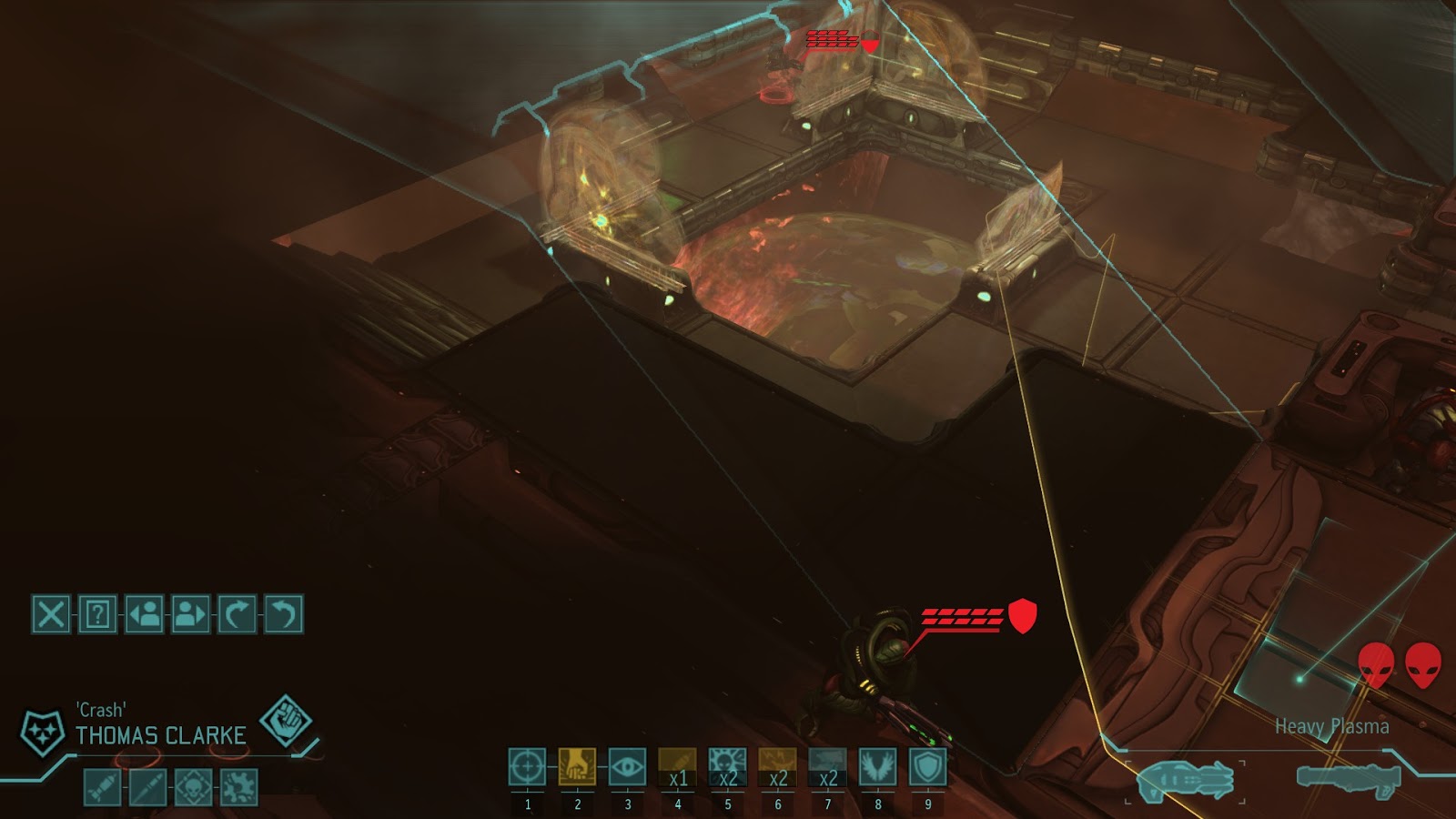Rotate the camera with the curved arrow
This screenshot has width=1456, height=819.
tap(238, 614)
